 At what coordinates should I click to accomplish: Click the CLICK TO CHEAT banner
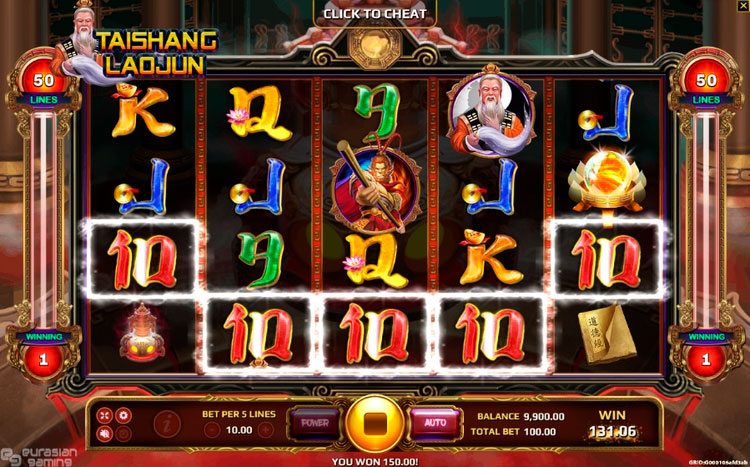(375, 14)
